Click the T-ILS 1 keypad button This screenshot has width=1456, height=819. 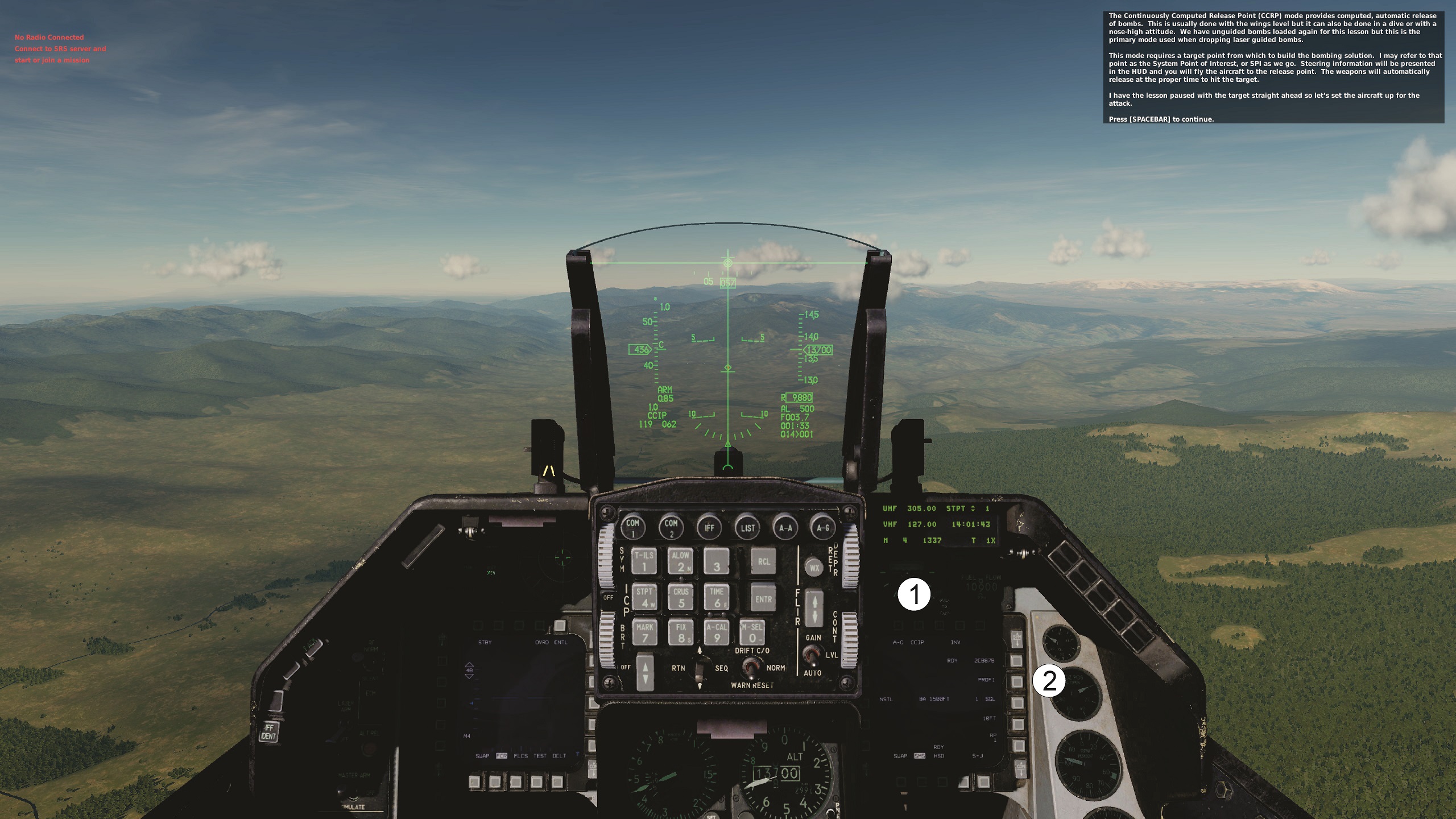coord(644,561)
